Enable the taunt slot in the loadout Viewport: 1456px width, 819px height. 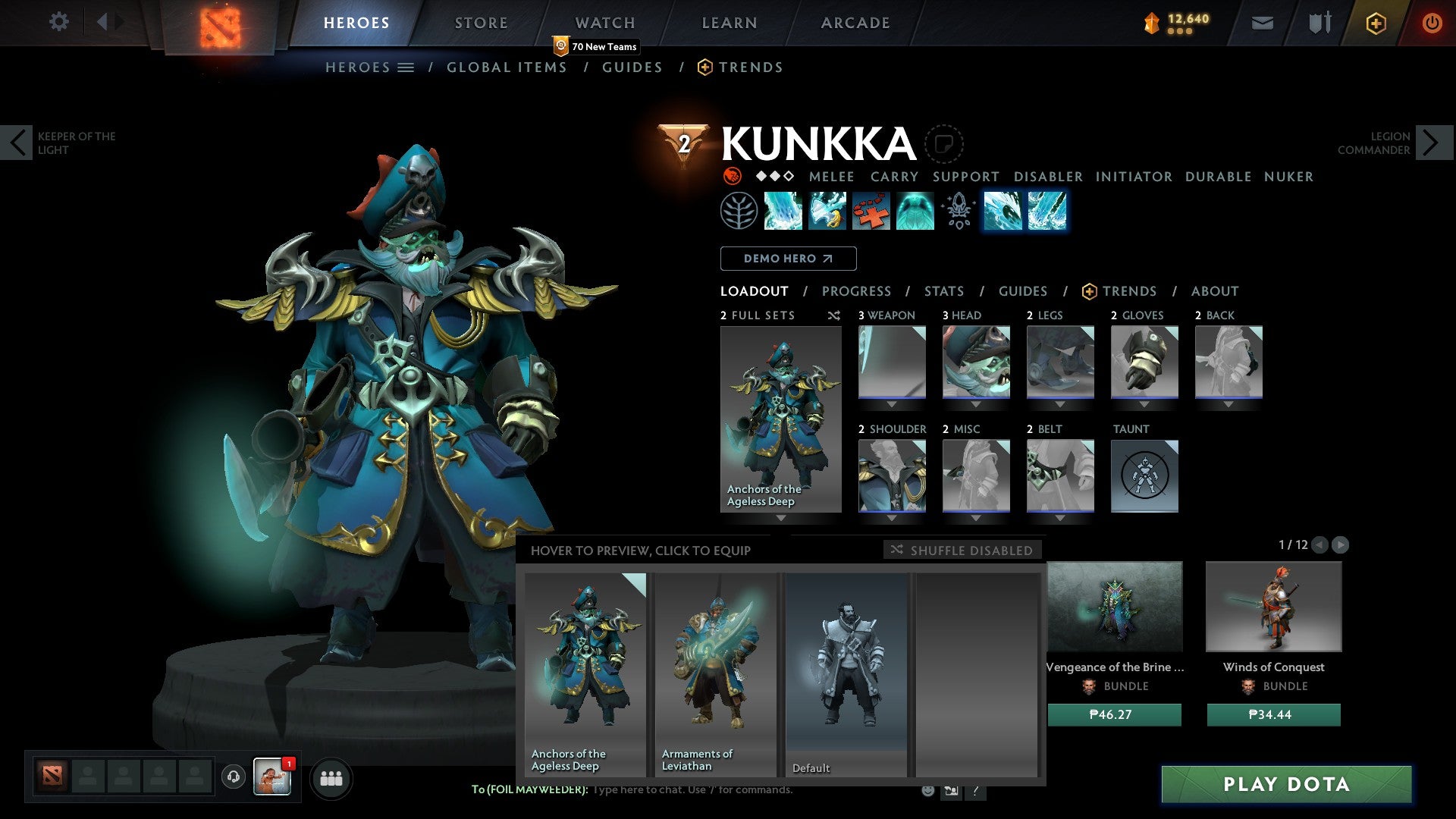(1144, 475)
